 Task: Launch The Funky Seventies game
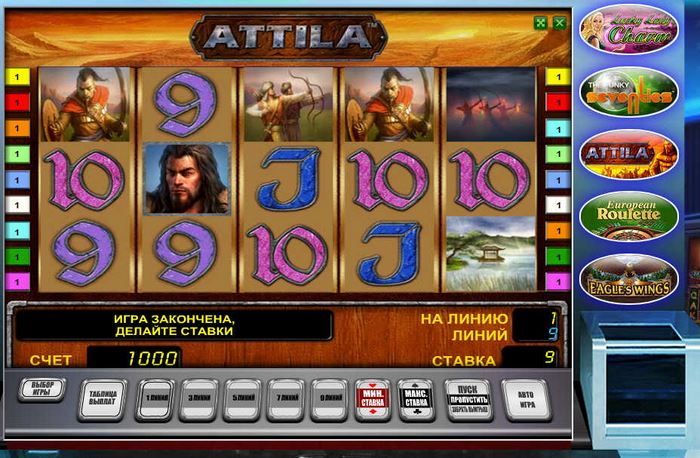pyautogui.click(x=630, y=92)
